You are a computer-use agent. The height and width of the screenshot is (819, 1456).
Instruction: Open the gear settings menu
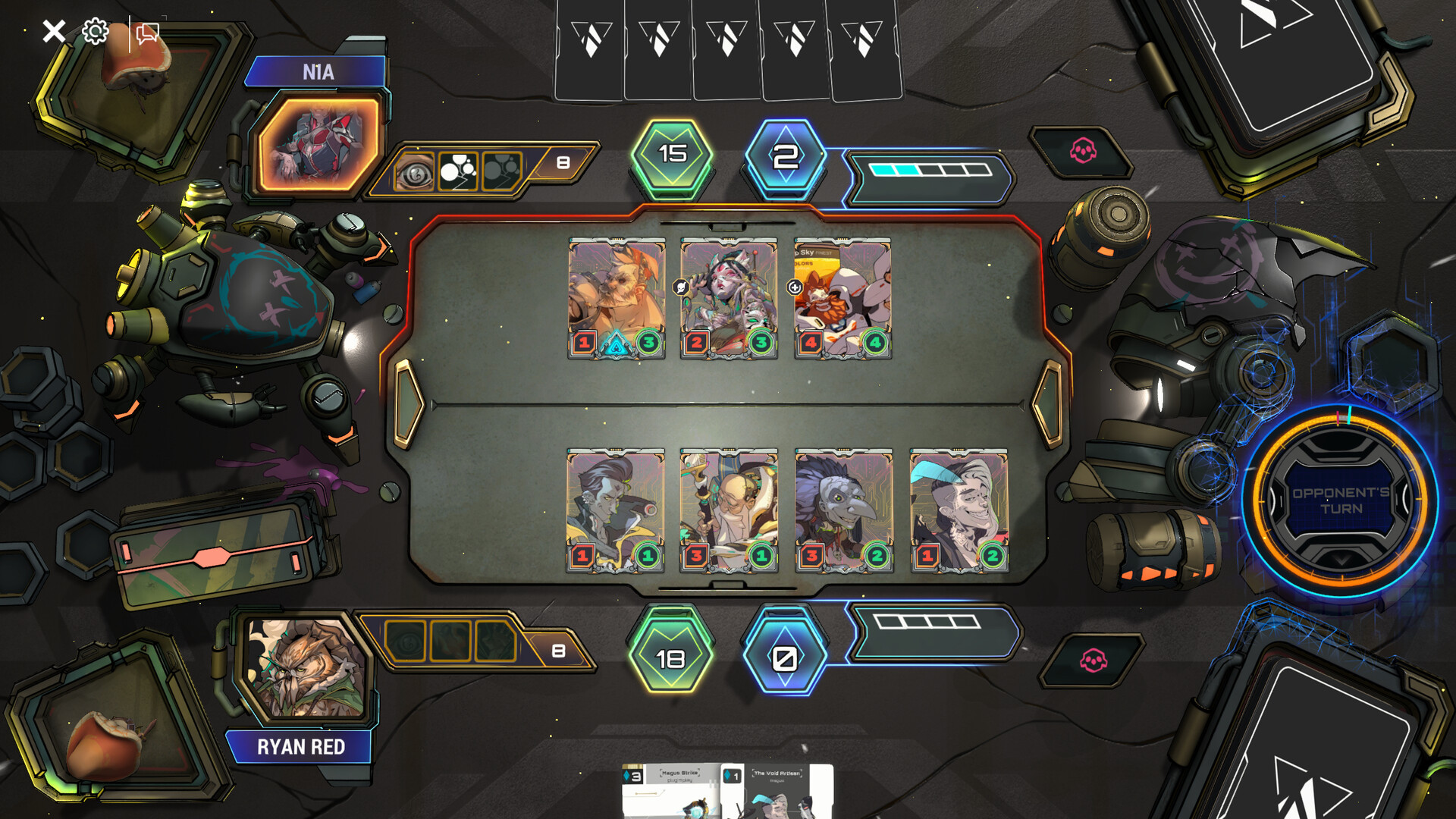click(x=96, y=31)
